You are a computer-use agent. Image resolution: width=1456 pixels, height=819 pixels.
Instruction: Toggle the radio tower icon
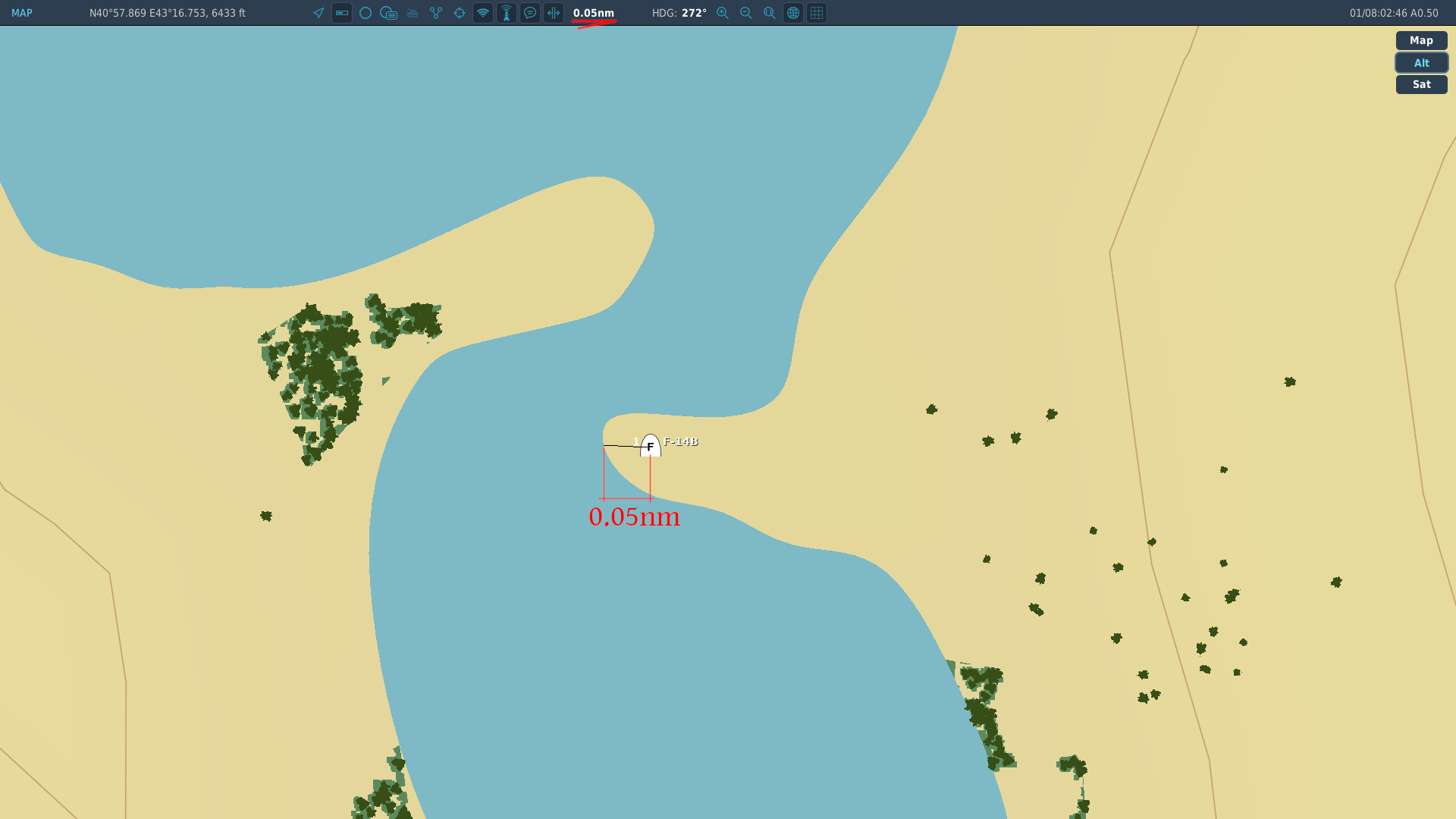click(507, 13)
